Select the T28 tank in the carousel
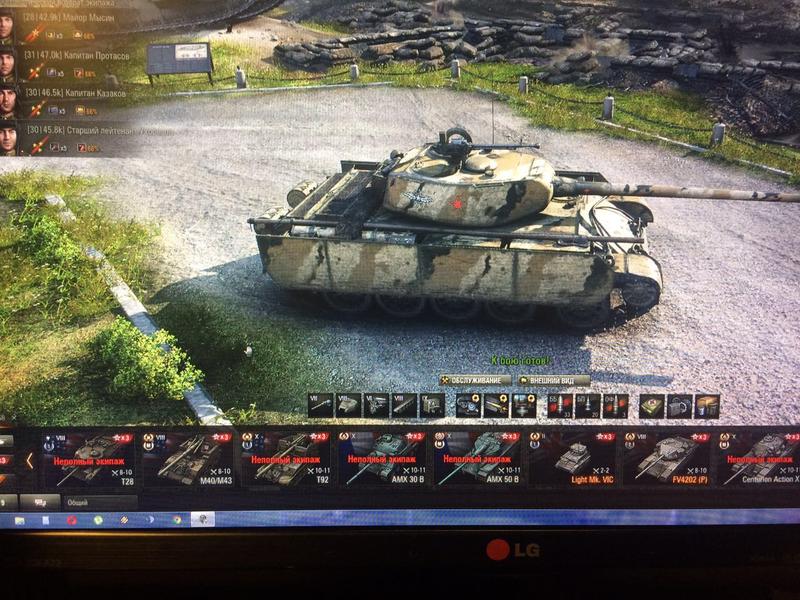800x600 pixels. coord(88,459)
